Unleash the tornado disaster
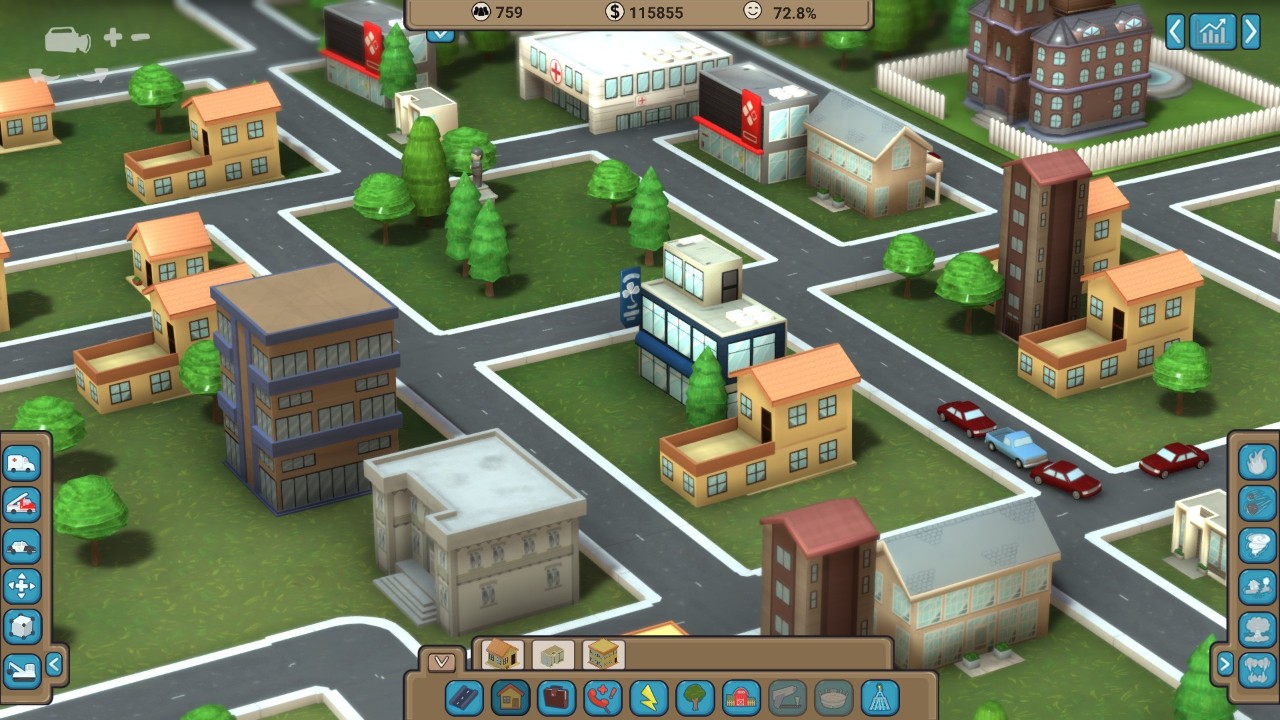 click(x=1257, y=545)
